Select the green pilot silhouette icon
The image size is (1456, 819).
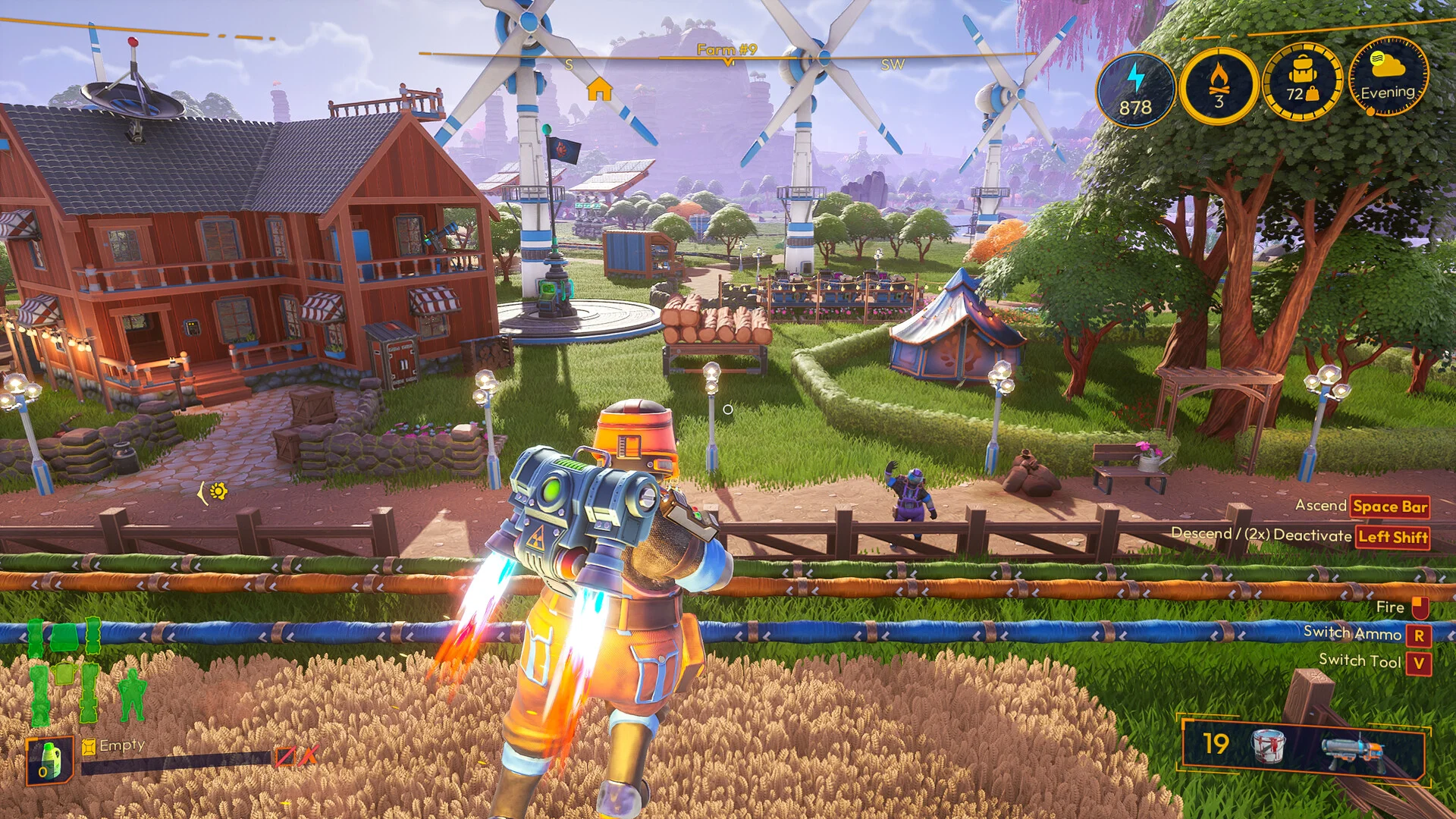(x=133, y=694)
